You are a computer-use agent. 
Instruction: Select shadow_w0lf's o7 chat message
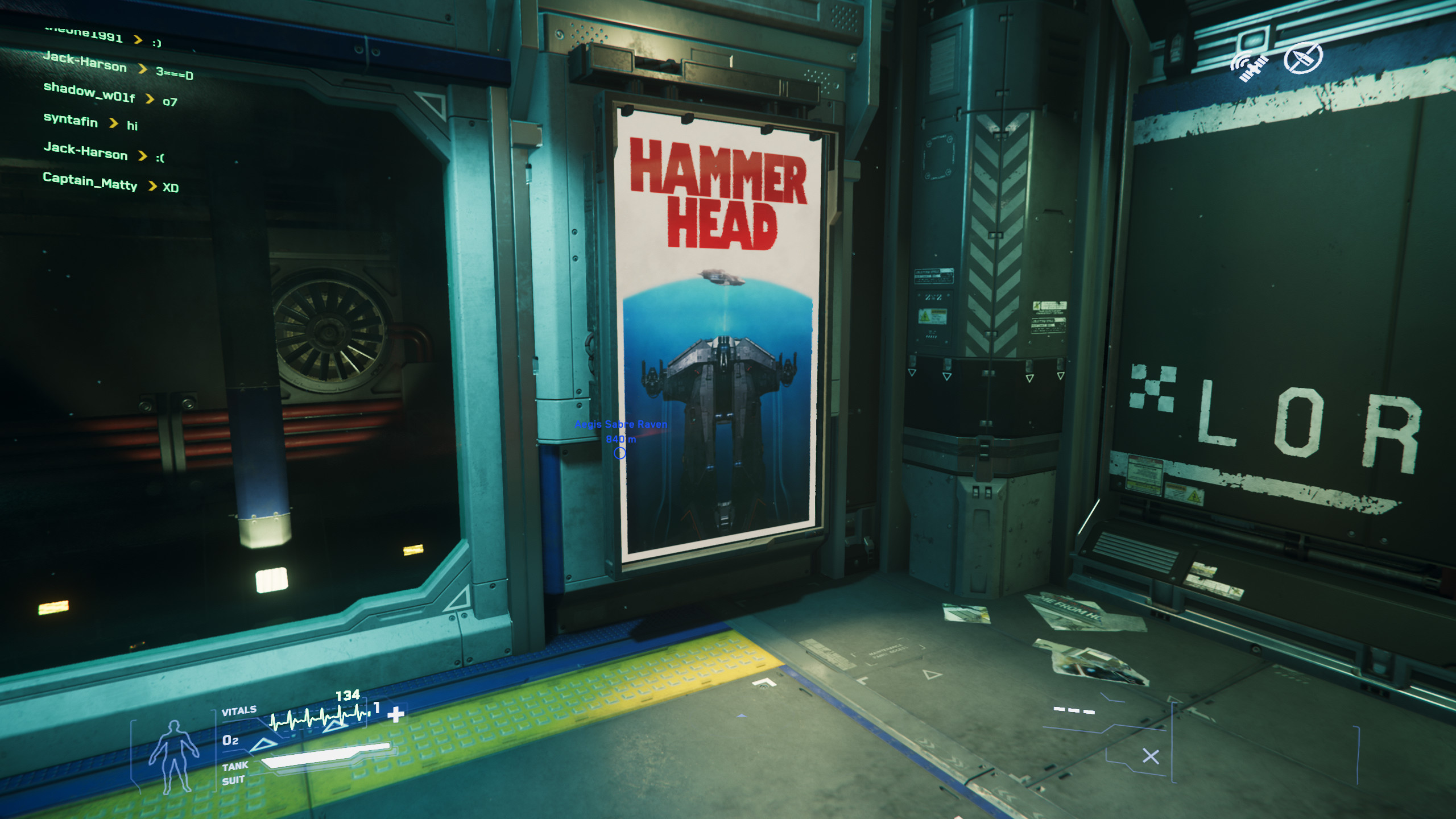click(x=110, y=94)
